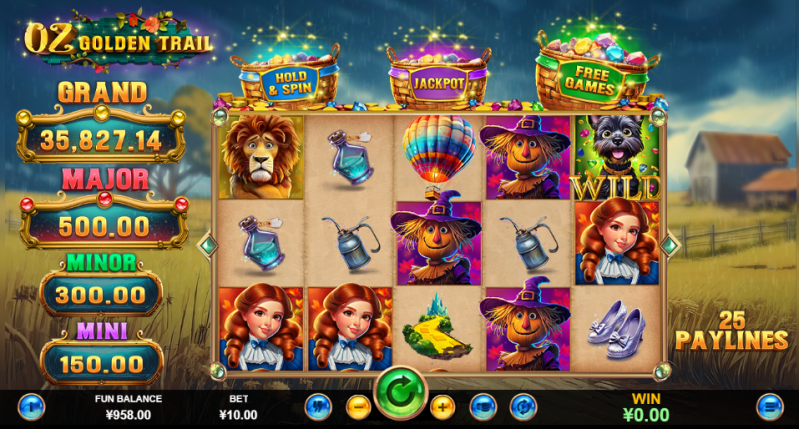
Task: Open the game info with the blue i button
Action: (x=31, y=407)
